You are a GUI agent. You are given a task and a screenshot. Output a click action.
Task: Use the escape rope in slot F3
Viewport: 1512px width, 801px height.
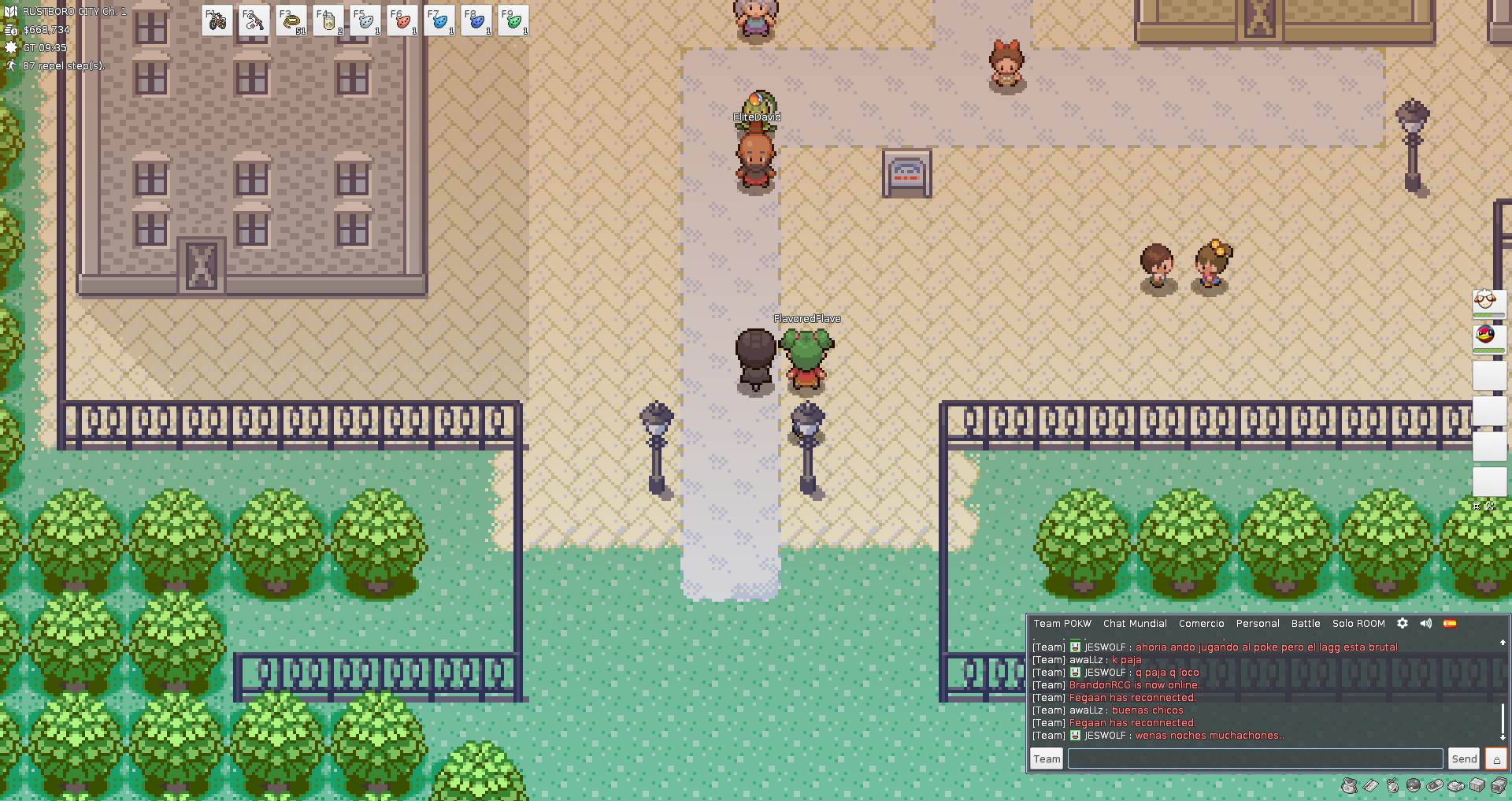[x=291, y=21]
